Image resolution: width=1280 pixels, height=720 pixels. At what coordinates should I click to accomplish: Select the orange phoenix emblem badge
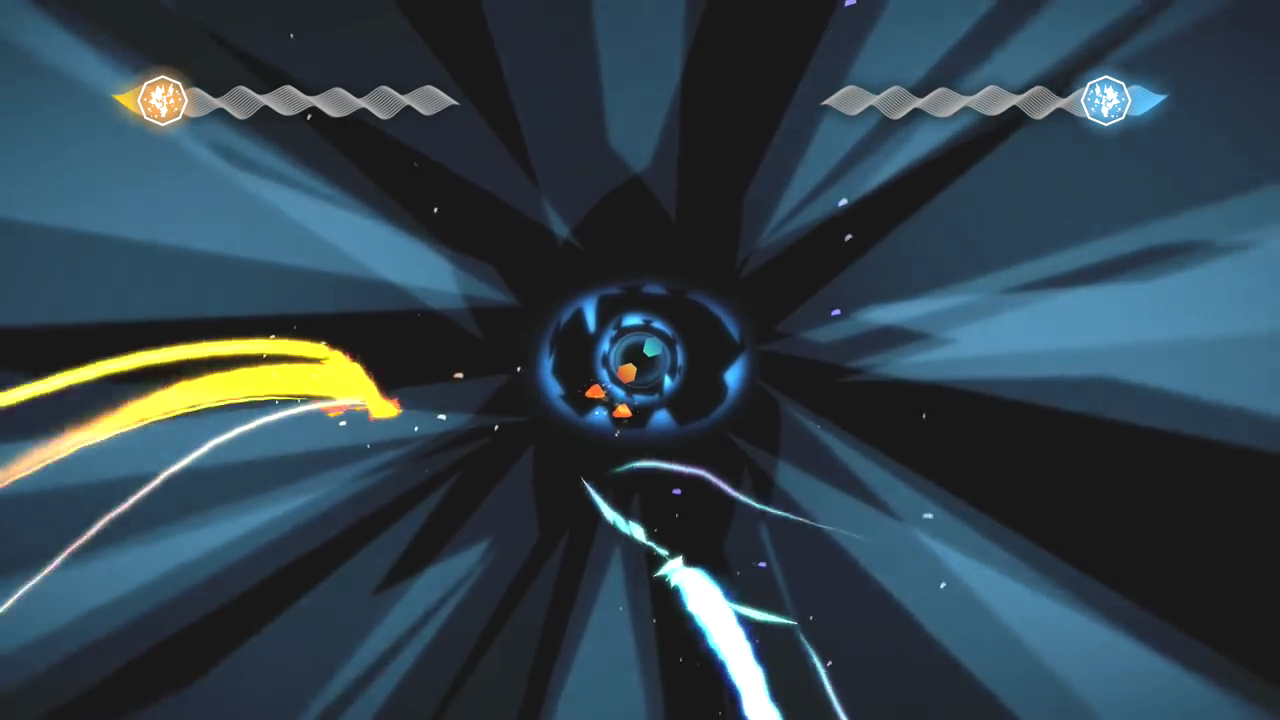pyautogui.click(x=163, y=99)
